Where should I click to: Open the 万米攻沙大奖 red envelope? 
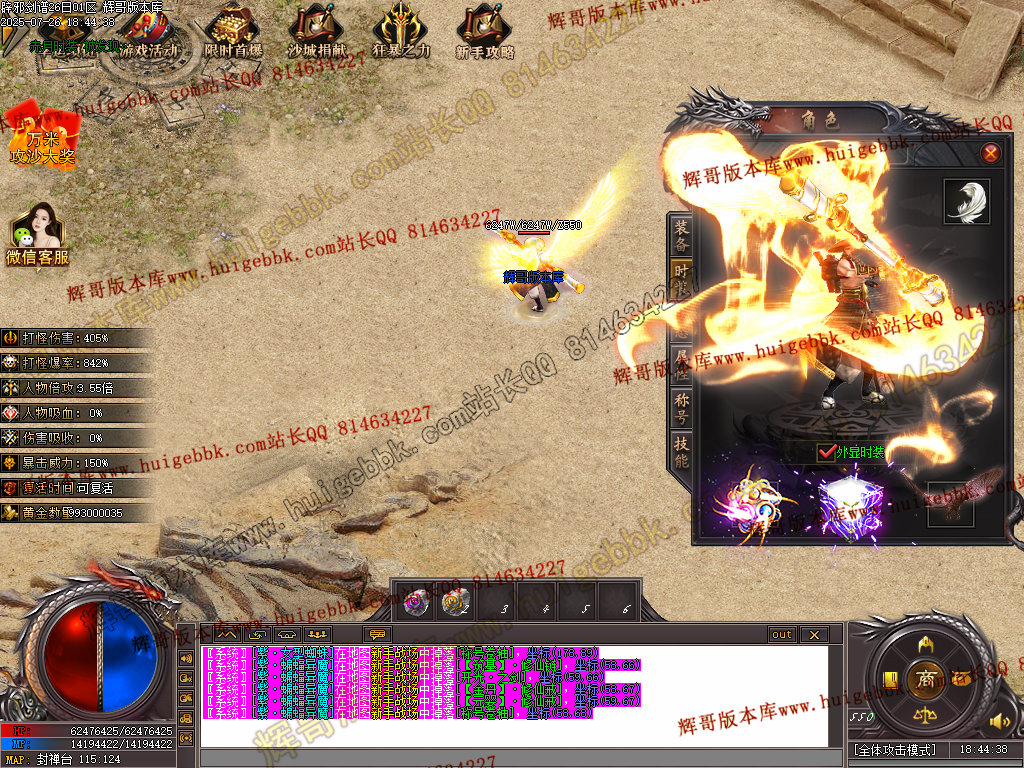42,135
